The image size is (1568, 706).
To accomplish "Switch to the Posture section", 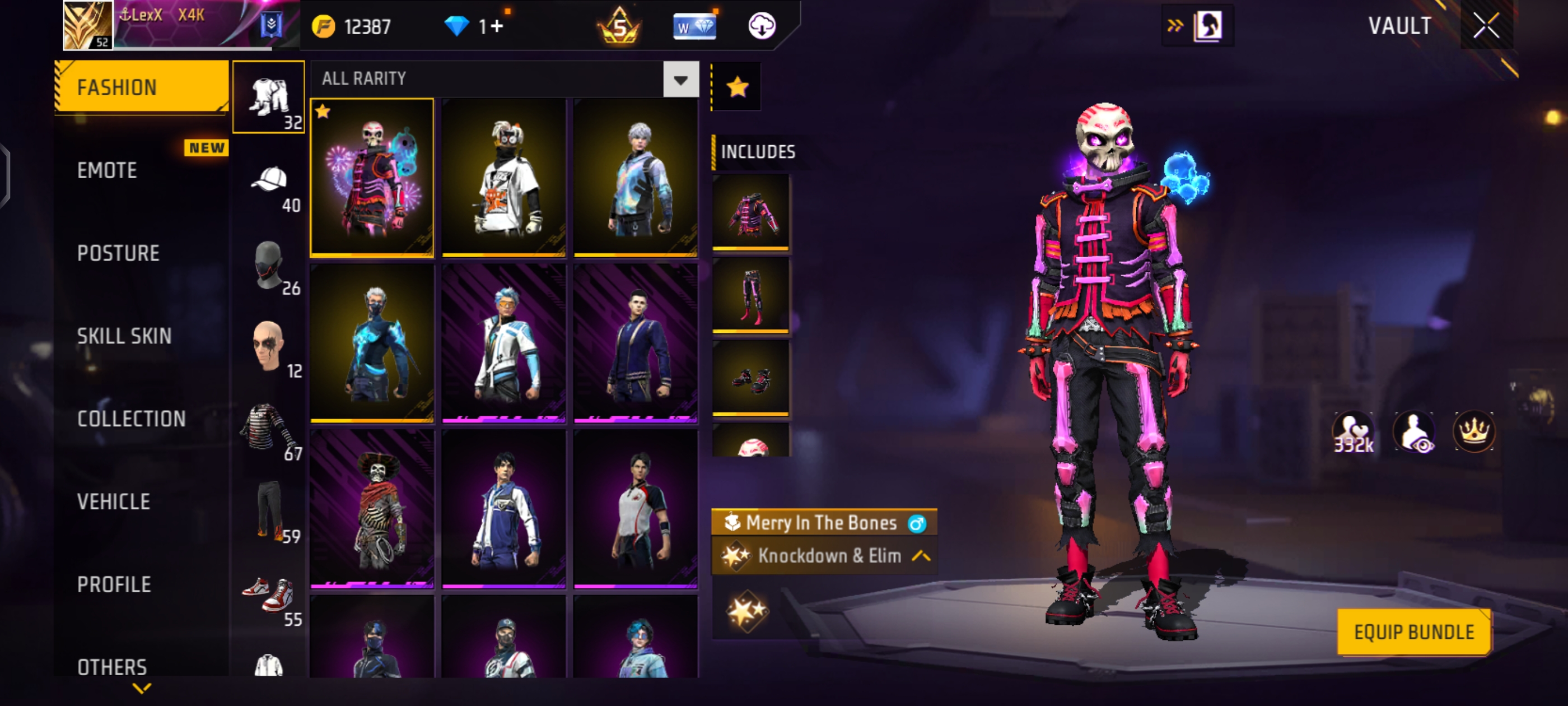I will [x=118, y=253].
